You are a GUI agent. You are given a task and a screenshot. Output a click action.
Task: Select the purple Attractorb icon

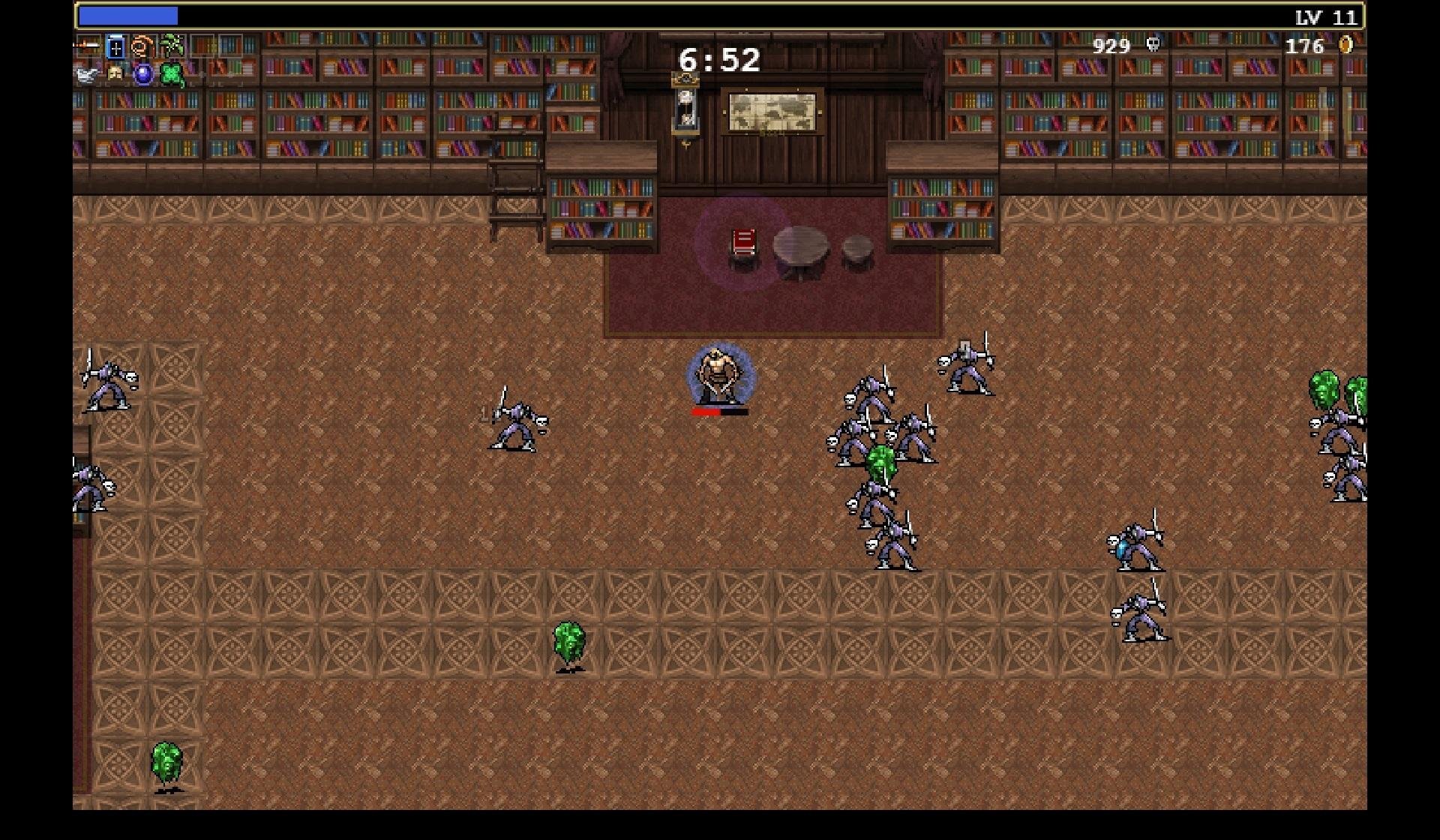(143, 74)
